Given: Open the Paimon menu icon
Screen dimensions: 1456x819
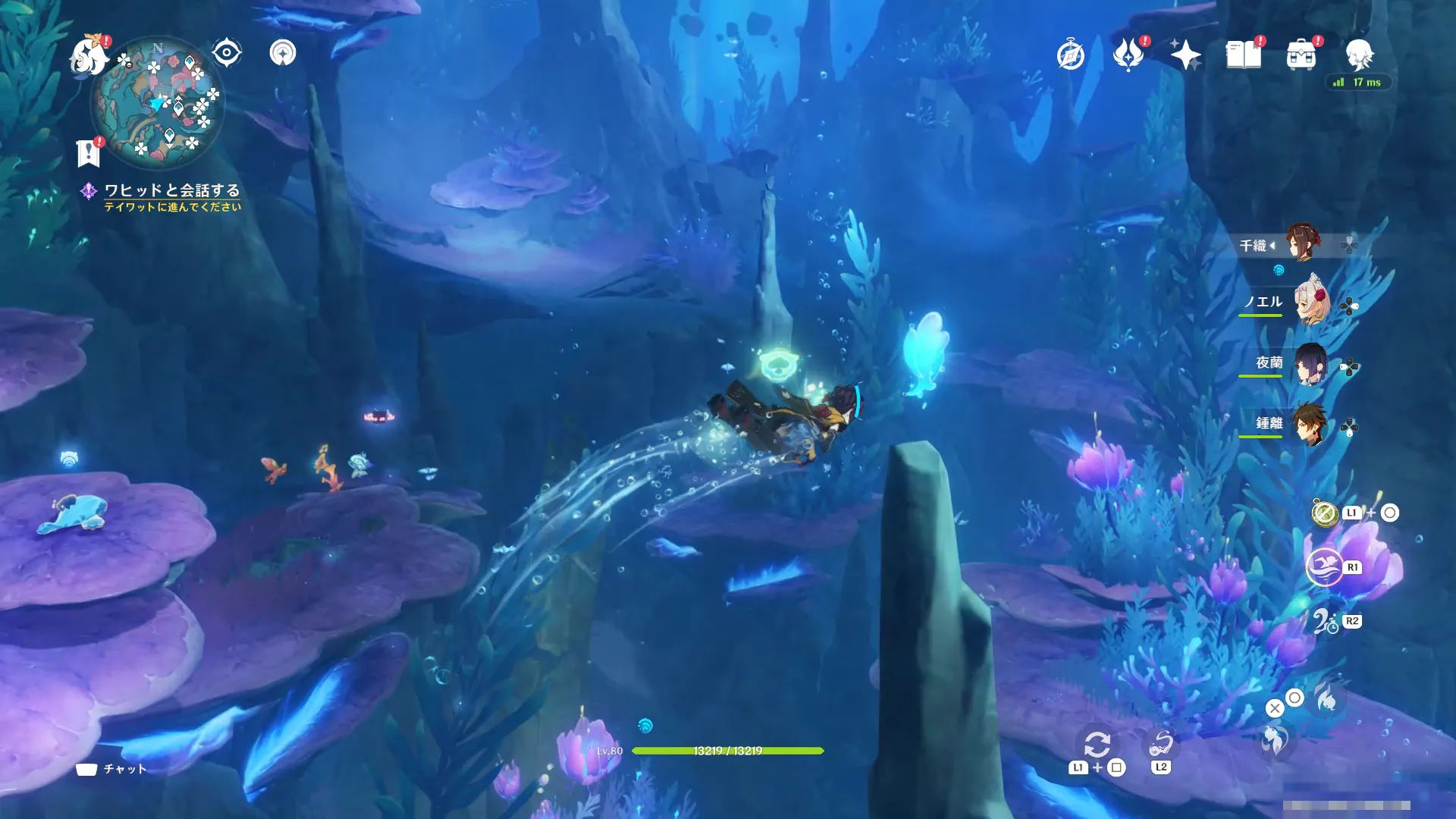Looking at the screenshot, I should click(x=88, y=56).
